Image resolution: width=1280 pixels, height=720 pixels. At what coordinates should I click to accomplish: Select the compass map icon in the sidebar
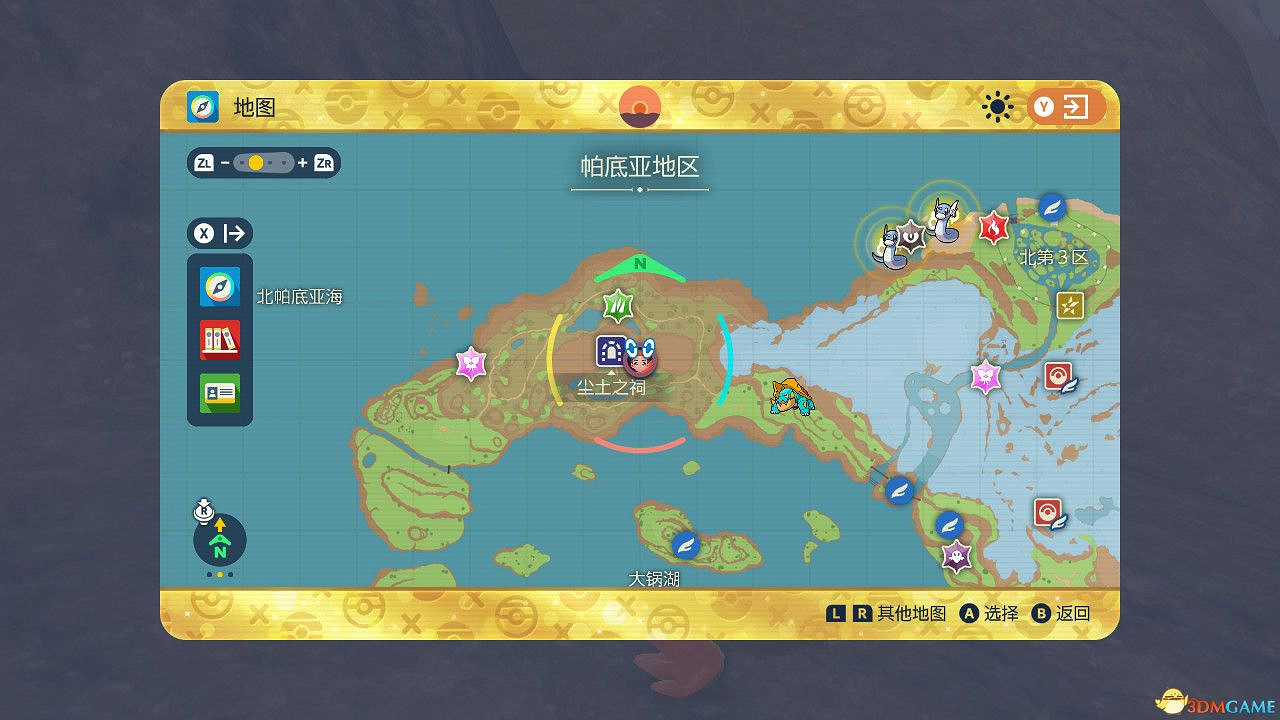(219, 287)
